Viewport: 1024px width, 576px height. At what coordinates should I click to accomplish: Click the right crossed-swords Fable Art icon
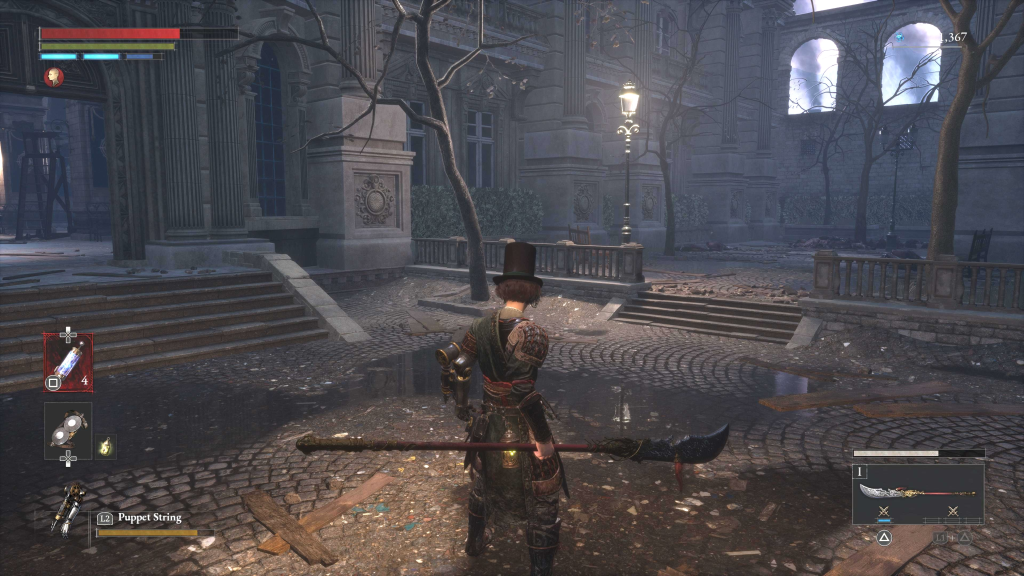(x=951, y=512)
